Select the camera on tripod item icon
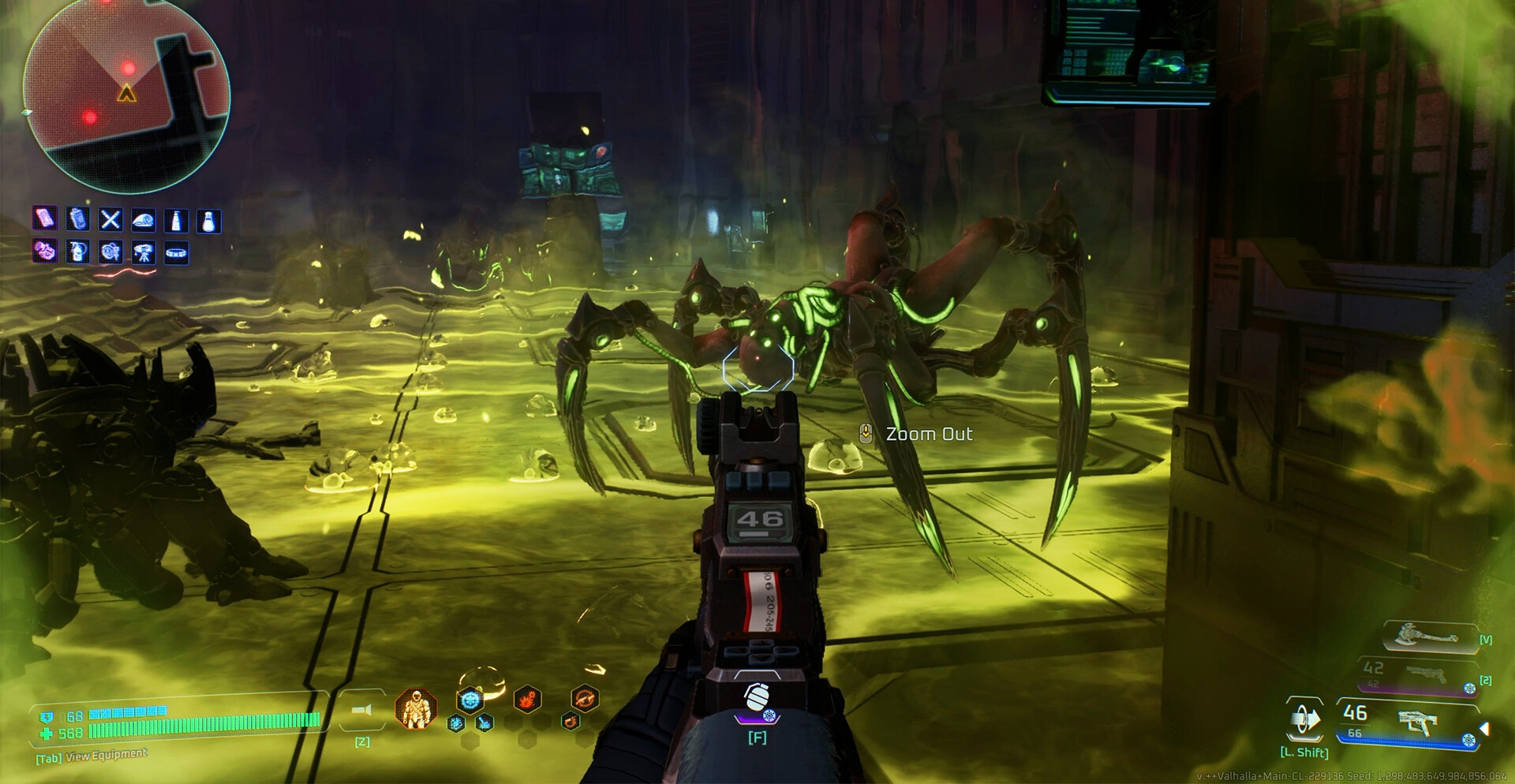 point(144,252)
